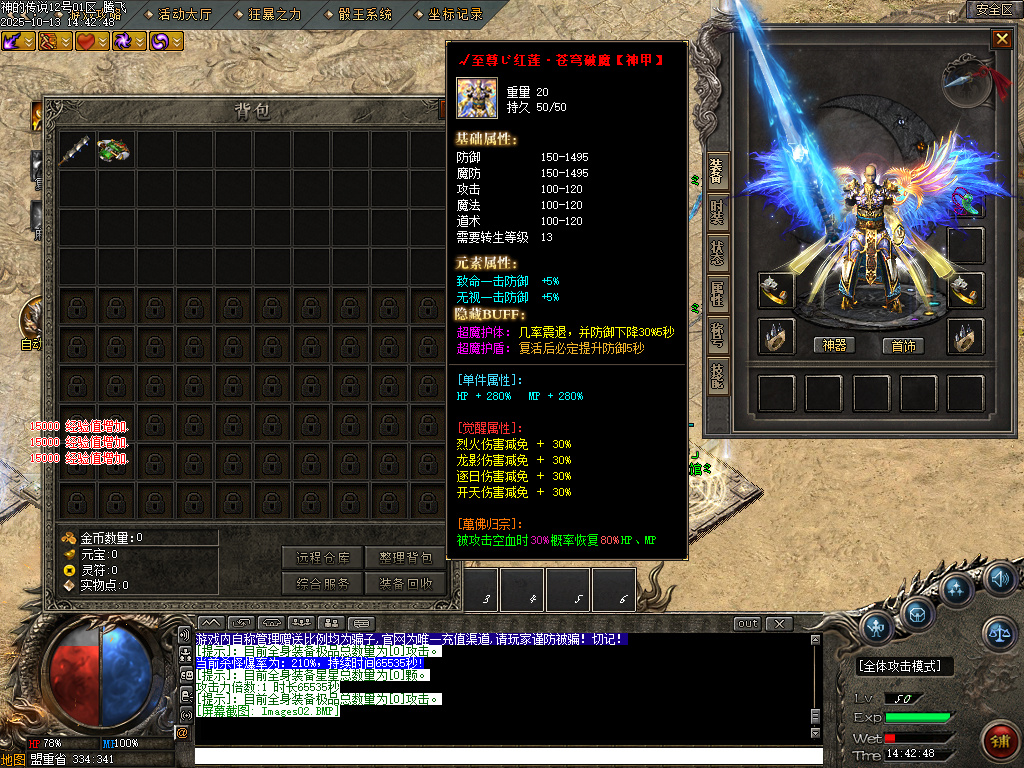Open the 坐标记录 coordinate record menu
Viewport: 1024px width, 768px height.
coord(455,14)
